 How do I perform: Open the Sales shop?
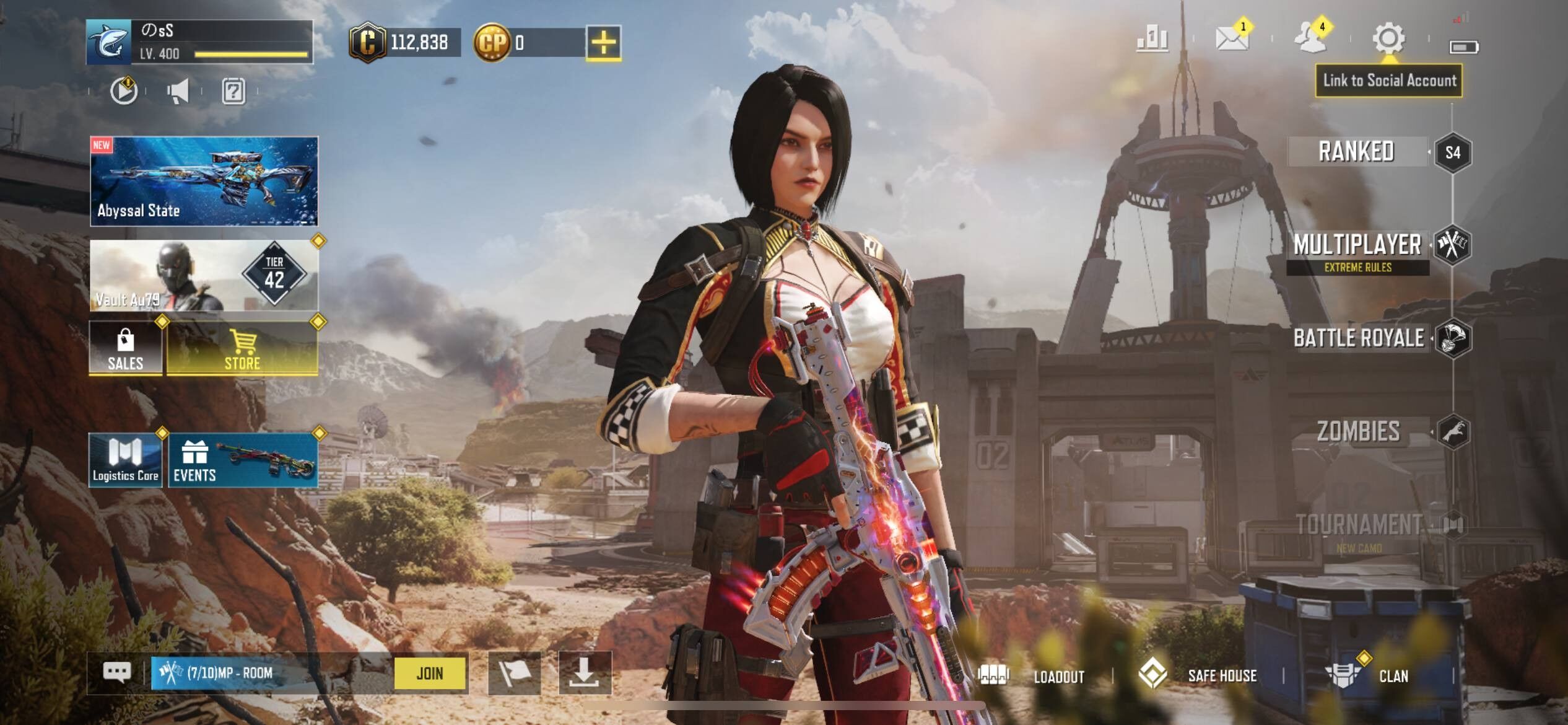coord(126,348)
